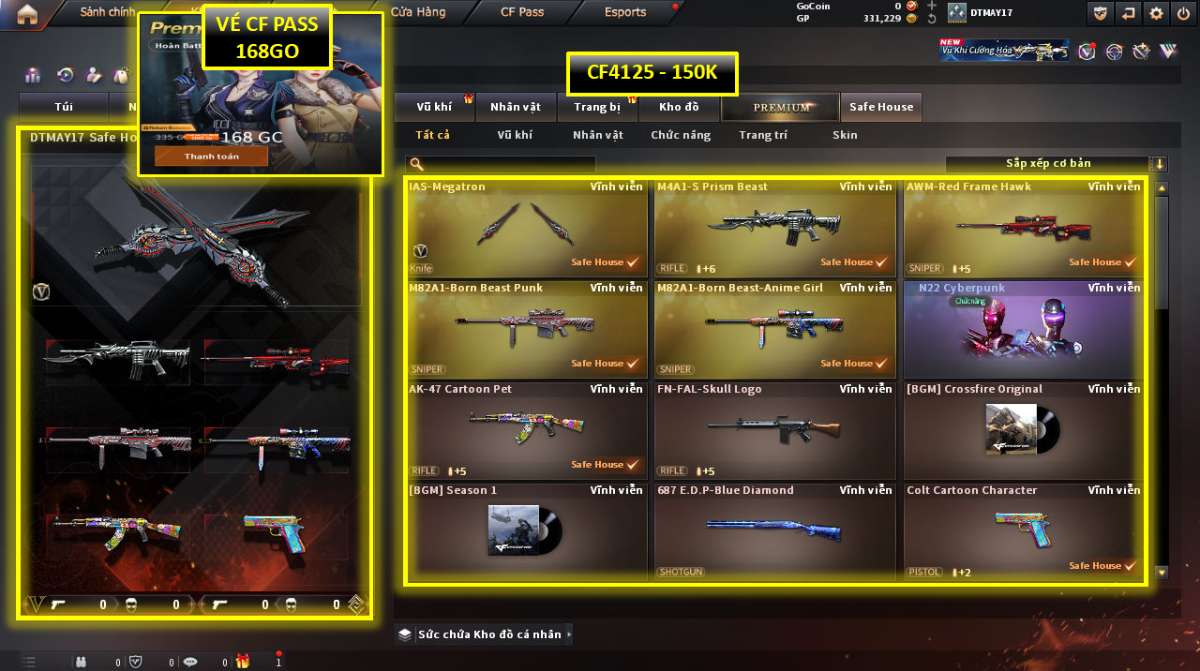Expand Sức chứa Kho đồ cá nhân
Viewport: 1200px width, 671px height.
click(486, 634)
